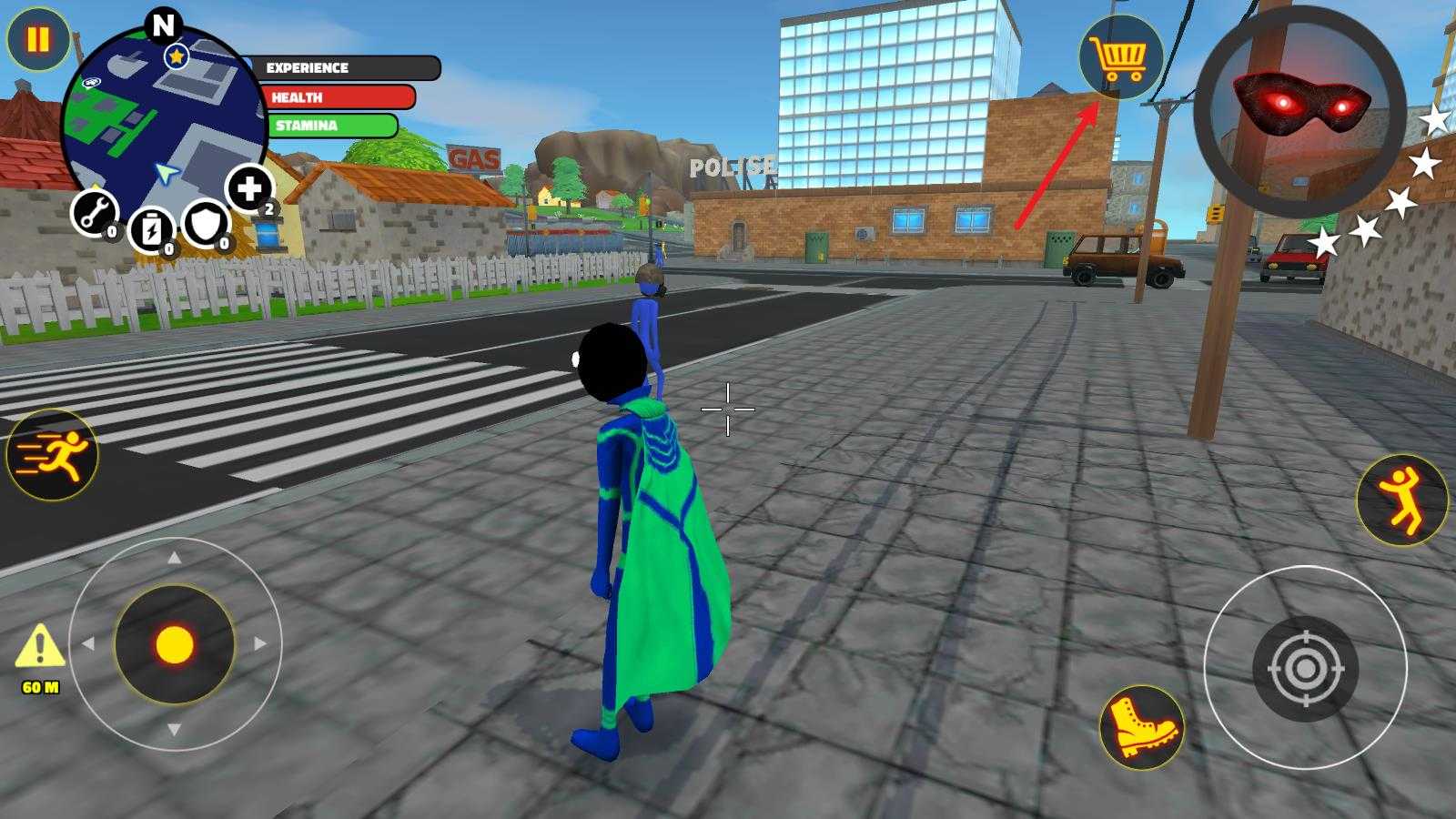The width and height of the screenshot is (1456, 819).
Task: Tap the jumping stickman action button
Action: 1401,500
